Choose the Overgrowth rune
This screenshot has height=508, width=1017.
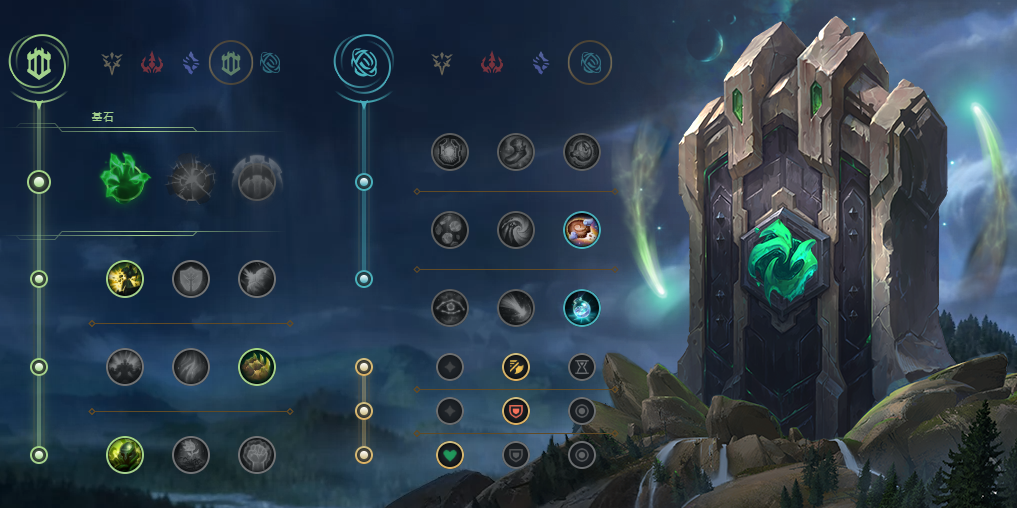(x=125, y=455)
